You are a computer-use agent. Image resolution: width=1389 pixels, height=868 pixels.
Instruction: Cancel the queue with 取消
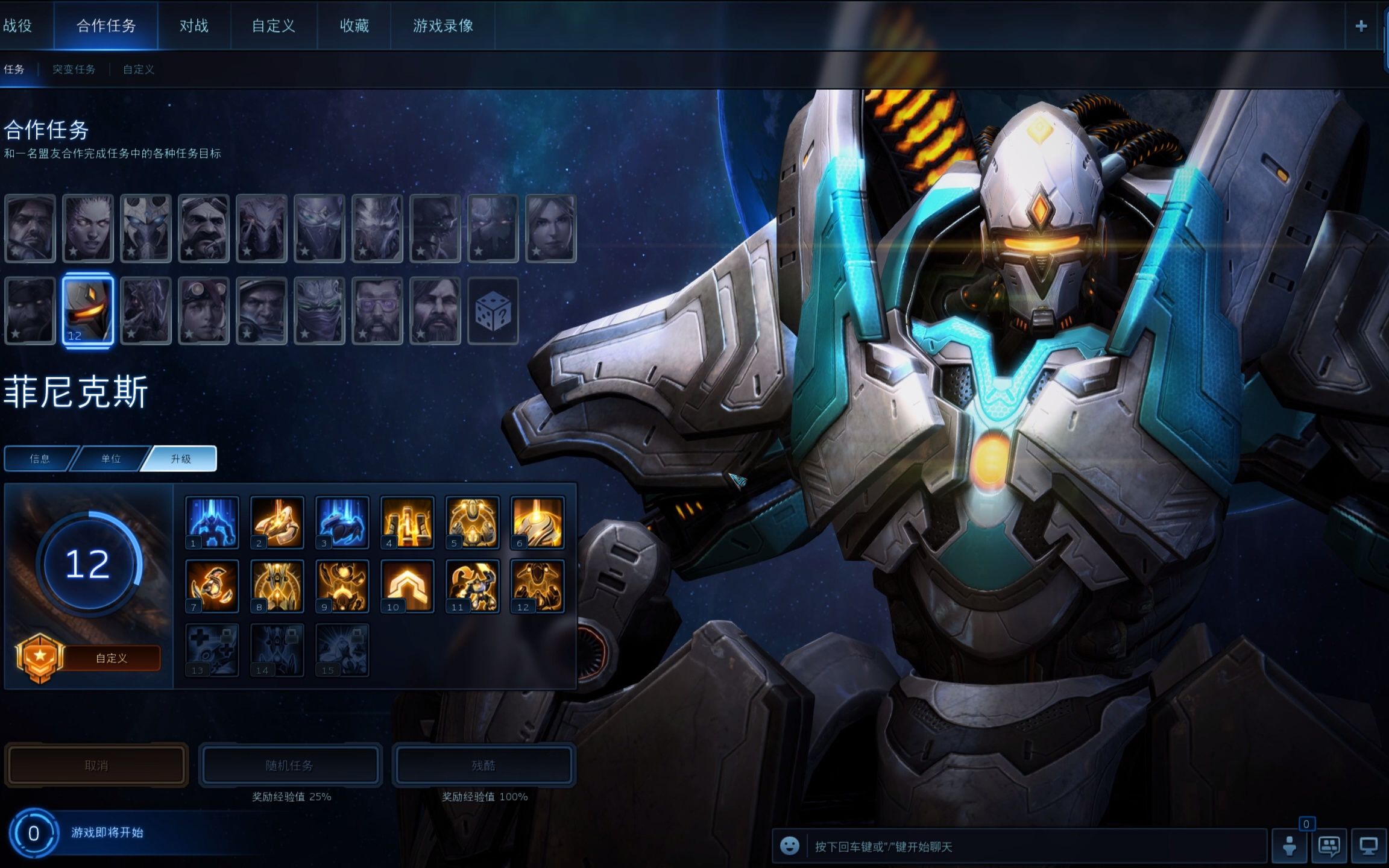pos(96,766)
